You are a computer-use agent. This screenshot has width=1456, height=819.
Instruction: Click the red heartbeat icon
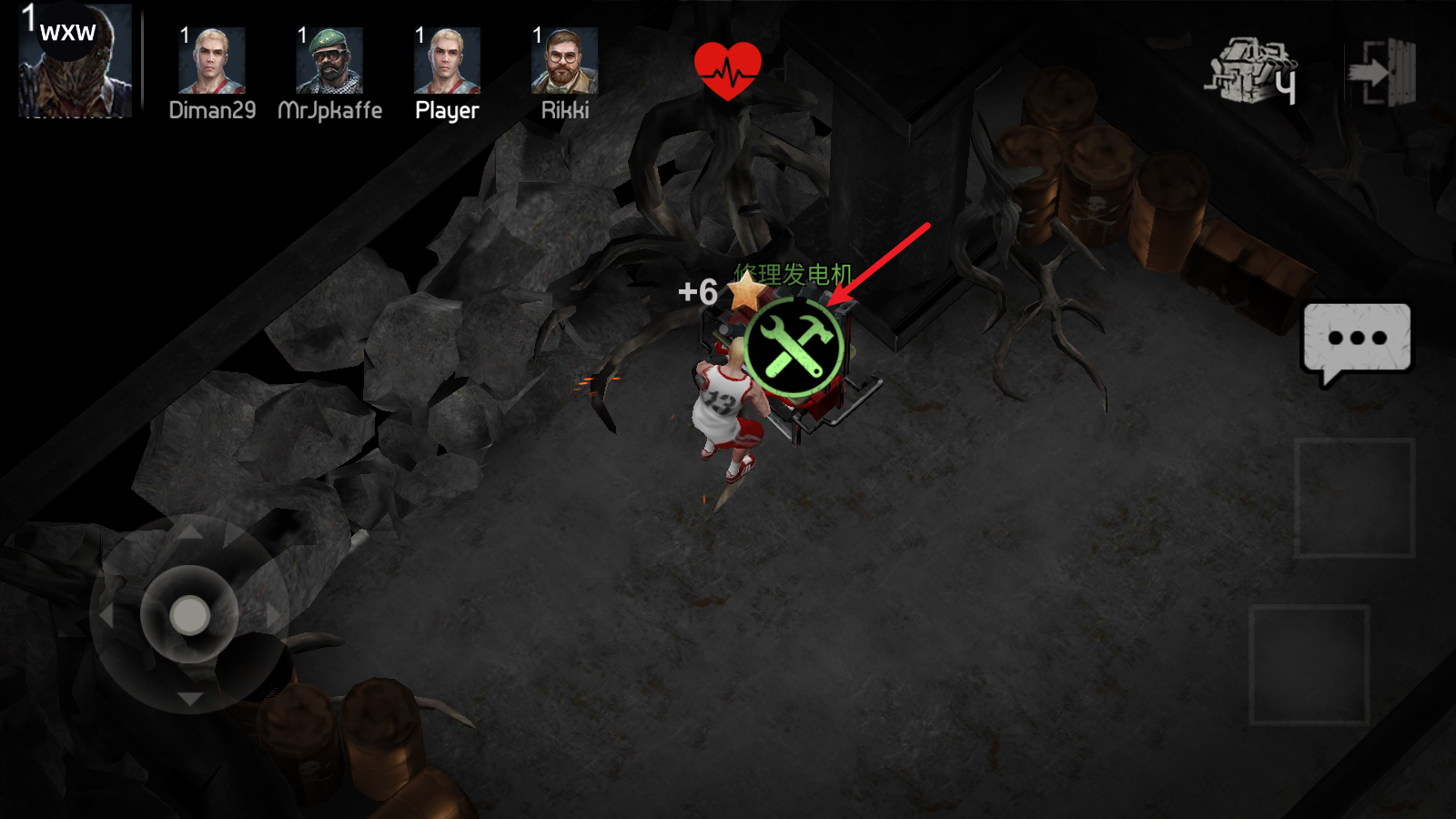pos(727,70)
